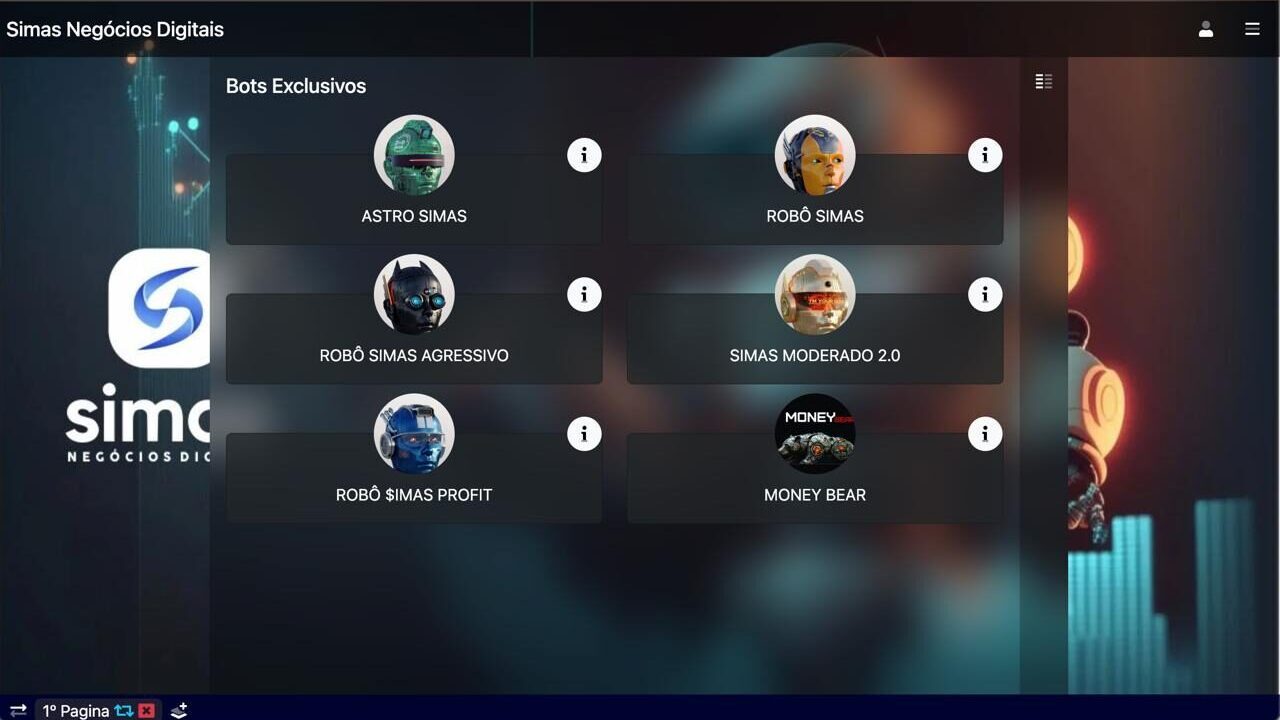This screenshot has height=720, width=1280.
Task: View info for ROBÔ SIMAS AGRESSIVO
Action: point(584,294)
